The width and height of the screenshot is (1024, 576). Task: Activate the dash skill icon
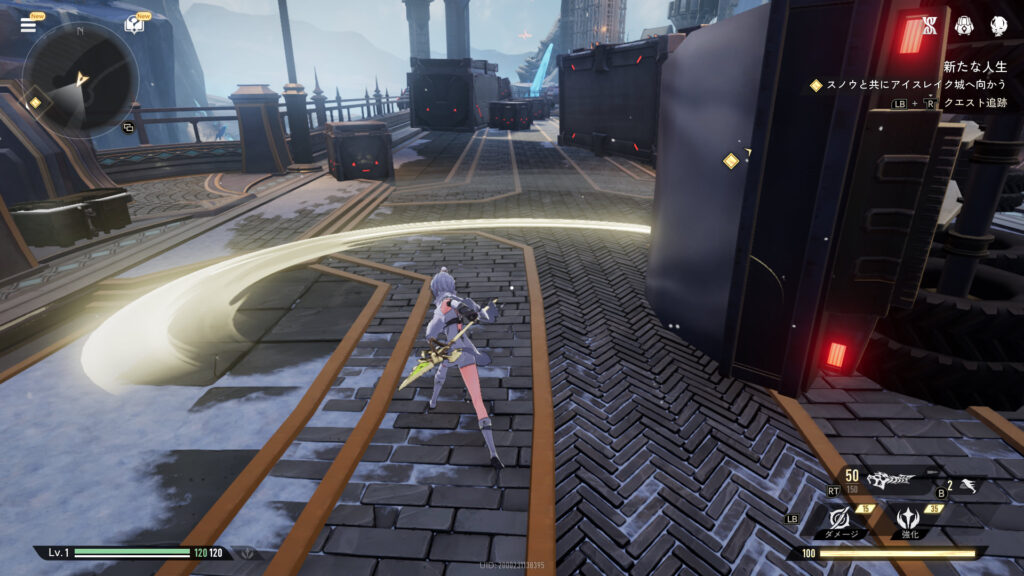967,487
